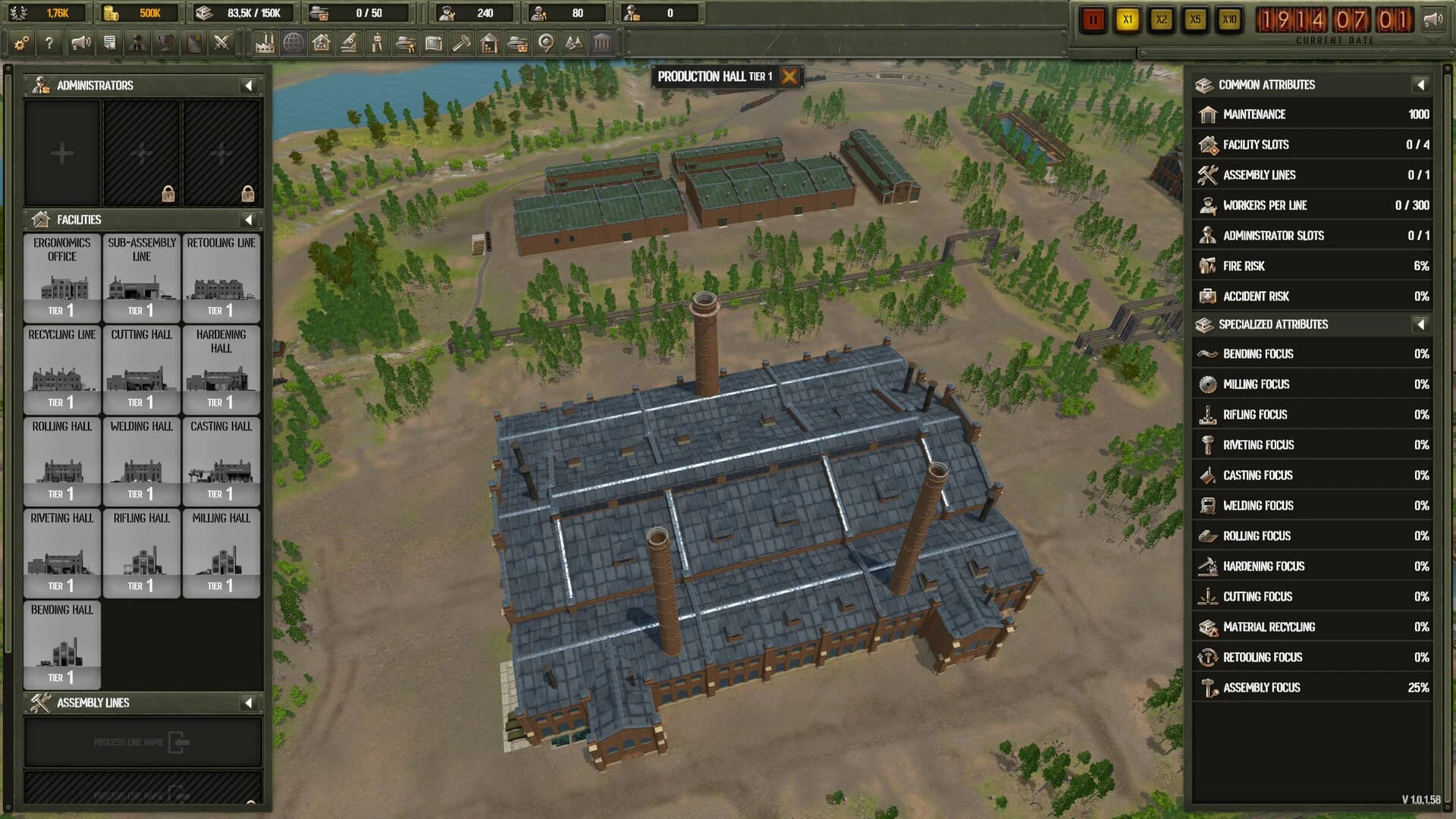Open the bank building toolbar icon
This screenshot has width=1456, height=819.
602,43
